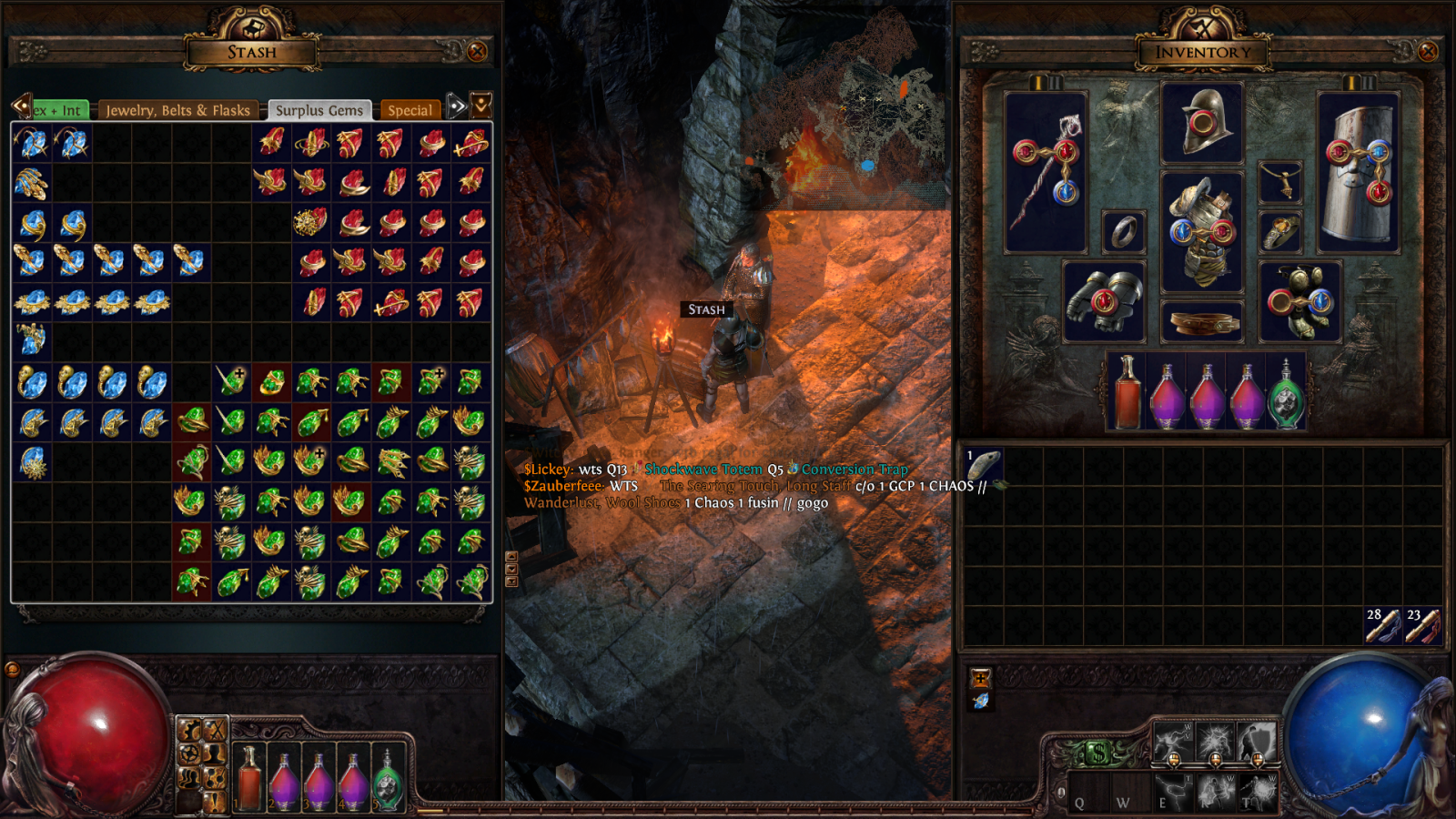The height and width of the screenshot is (819, 1456).
Task: Switch to Jewelry, Belts & Flasks tab
Action: pos(177,110)
